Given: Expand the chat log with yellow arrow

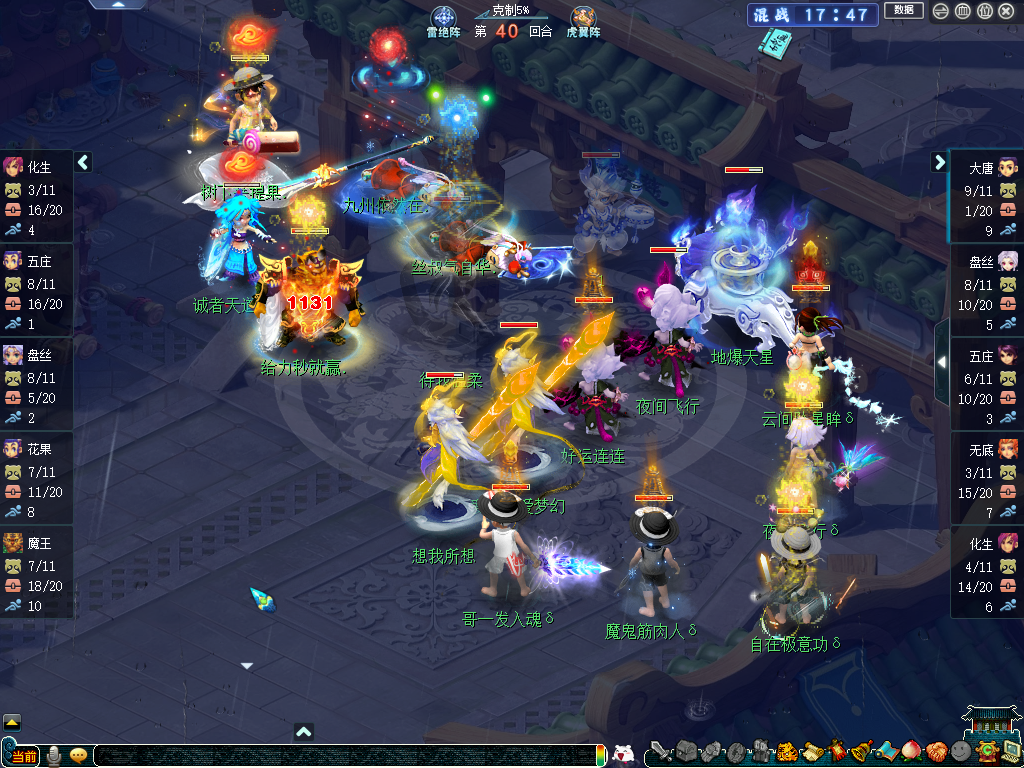Looking at the screenshot, I should pyautogui.click(x=12, y=722).
